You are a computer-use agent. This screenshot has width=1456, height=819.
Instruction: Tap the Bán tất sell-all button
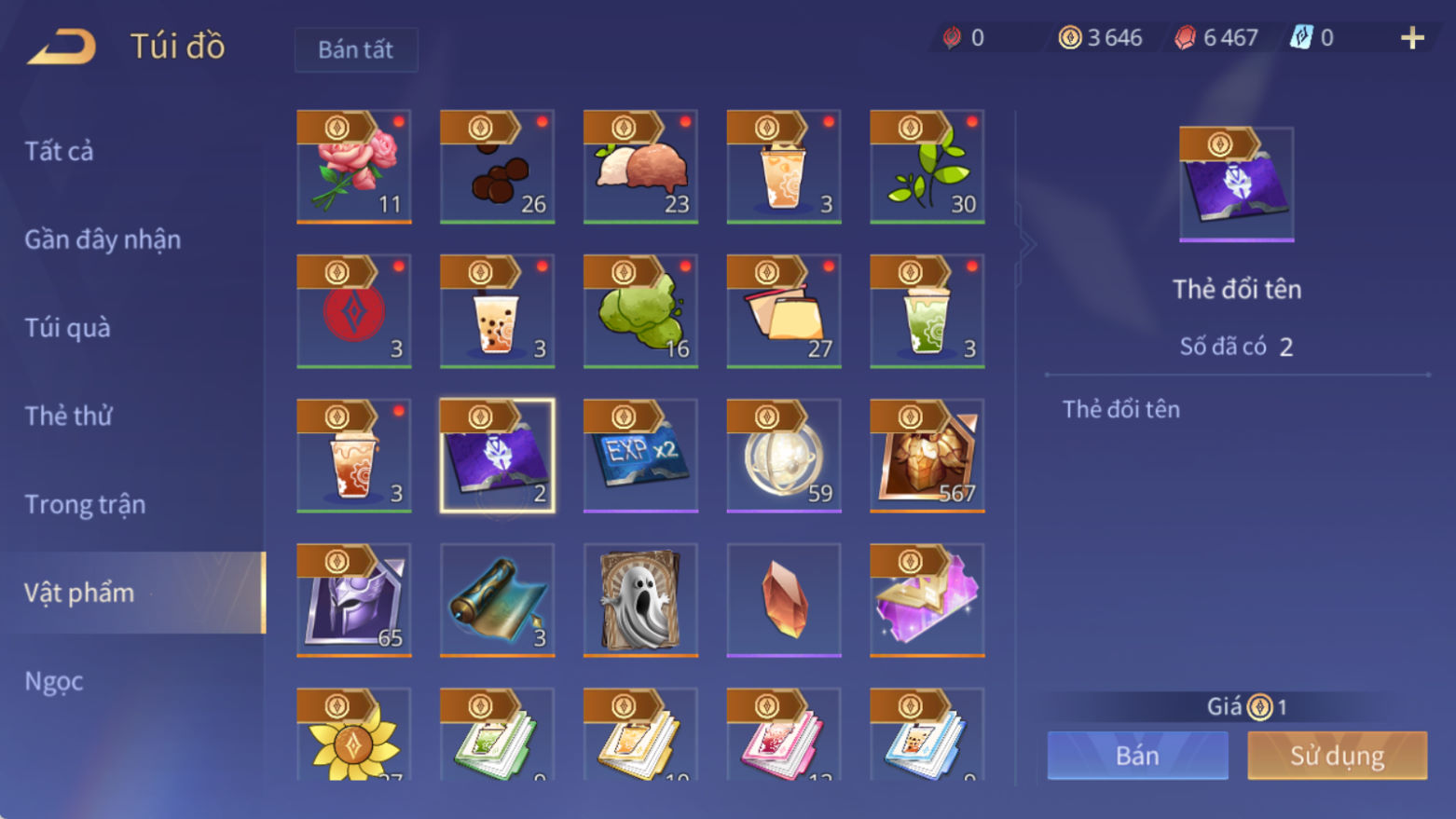pos(355,49)
